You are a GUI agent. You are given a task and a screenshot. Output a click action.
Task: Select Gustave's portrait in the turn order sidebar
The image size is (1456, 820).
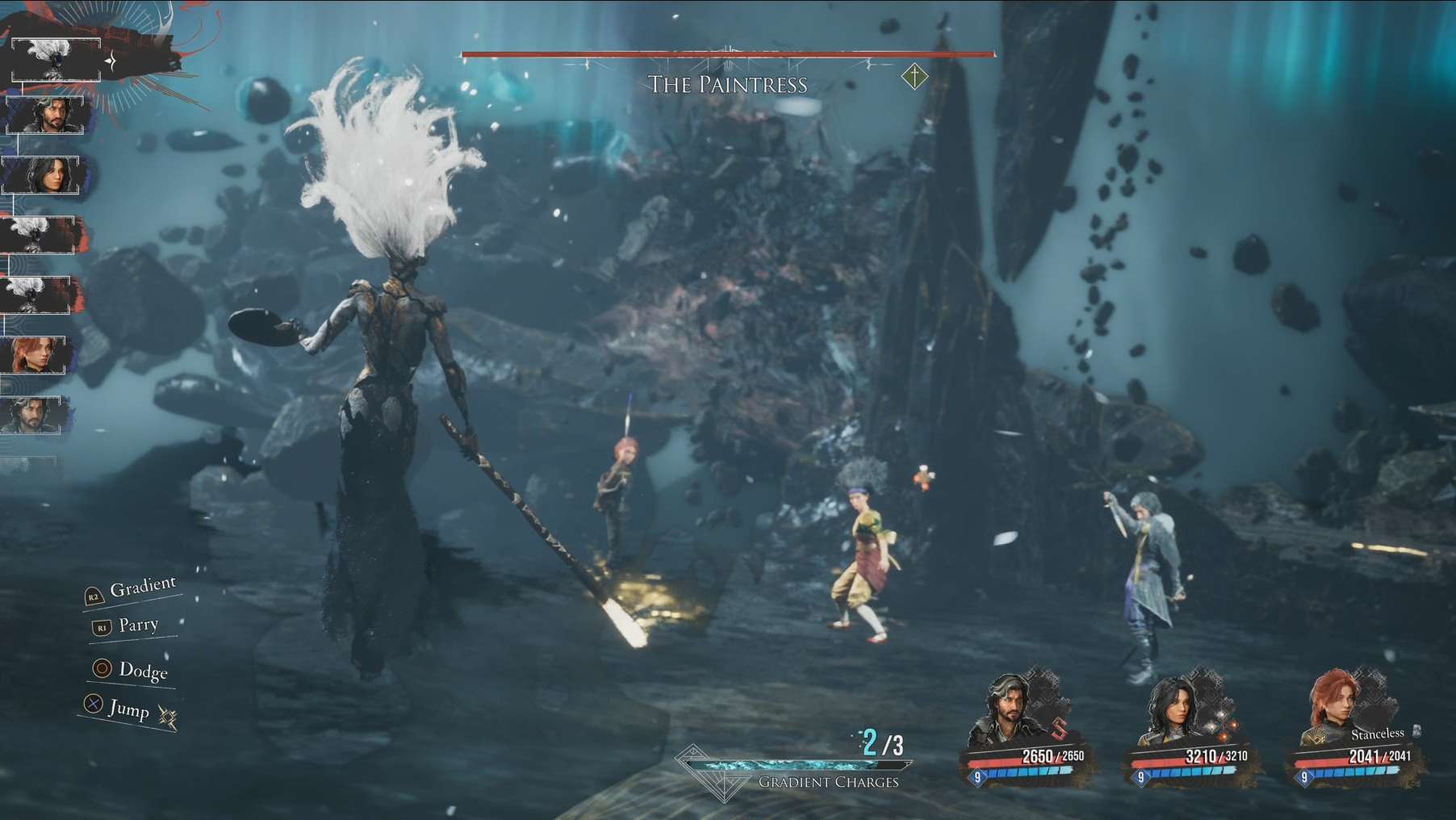(44, 113)
